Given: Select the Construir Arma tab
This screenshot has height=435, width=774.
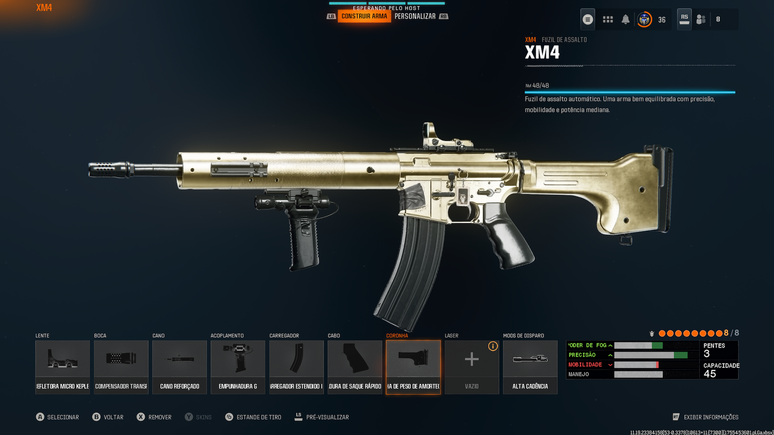Looking at the screenshot, I should coord(364,17).
